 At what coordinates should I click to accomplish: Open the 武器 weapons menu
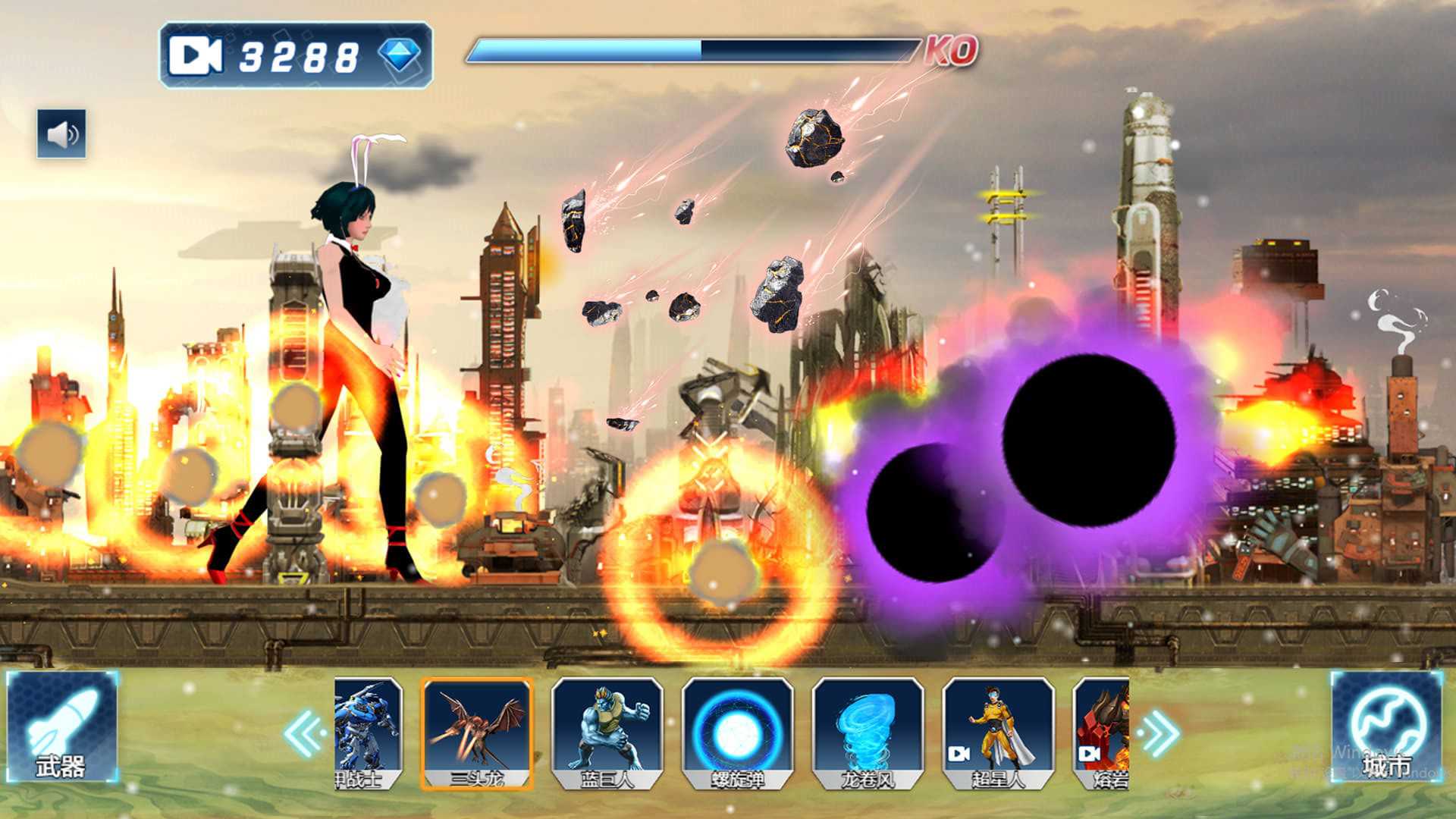61,728
